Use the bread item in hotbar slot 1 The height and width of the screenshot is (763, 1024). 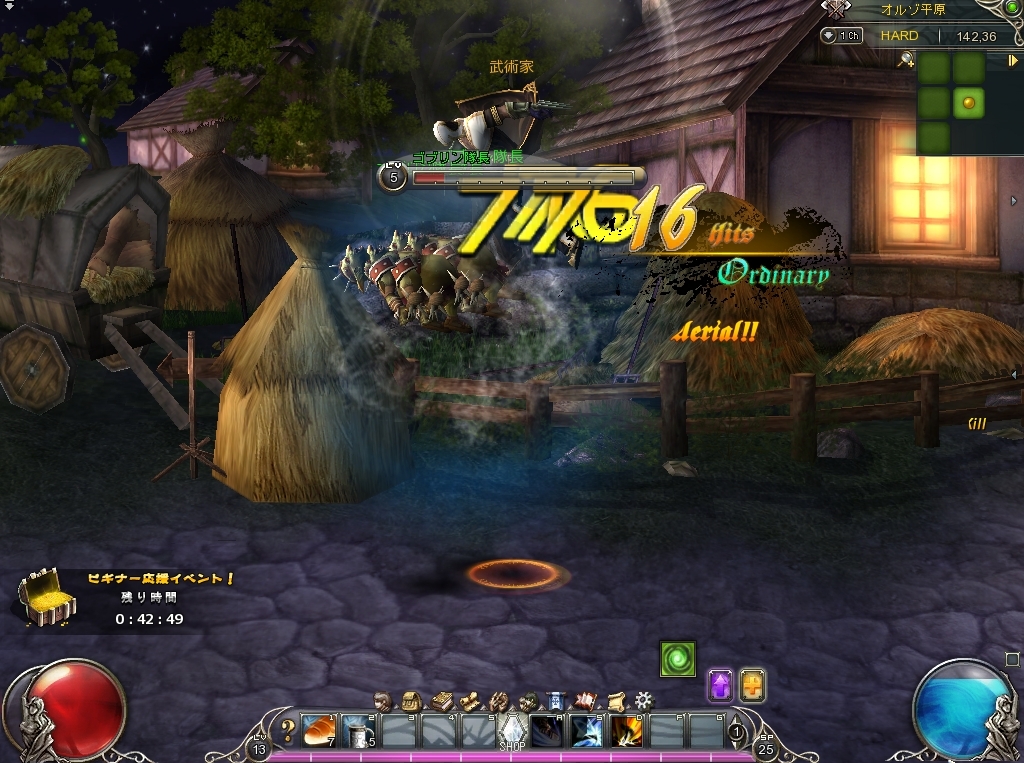pyautogui.click(x=318, y=731)
